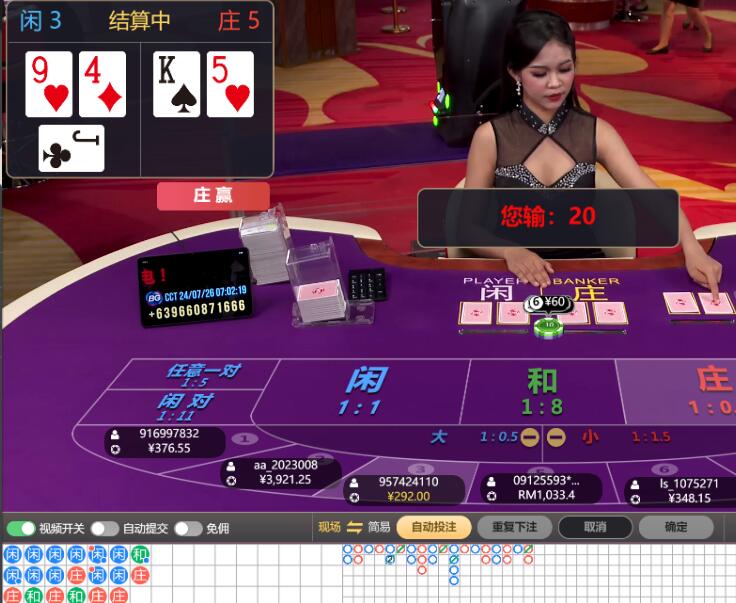The width and height of the screenshot is (736, 603).
Task: Bet on the 和 (Tie) 1:8 area
Action: pyautogui.click(x=542, y=390)
